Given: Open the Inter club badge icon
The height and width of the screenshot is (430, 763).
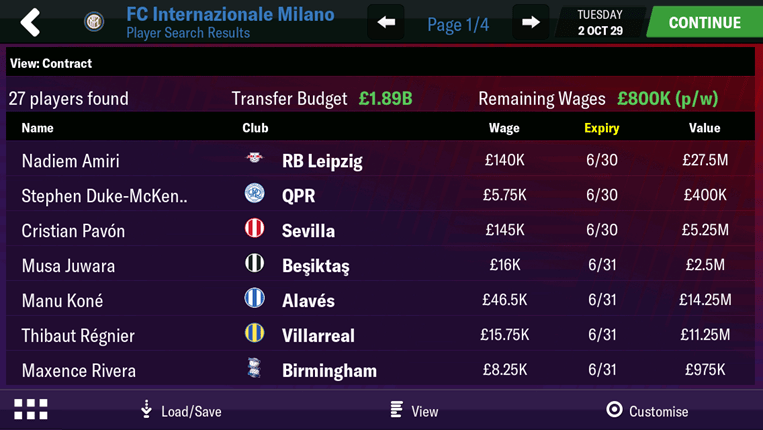Looking at the screenshot, I should tap(94, 22).
